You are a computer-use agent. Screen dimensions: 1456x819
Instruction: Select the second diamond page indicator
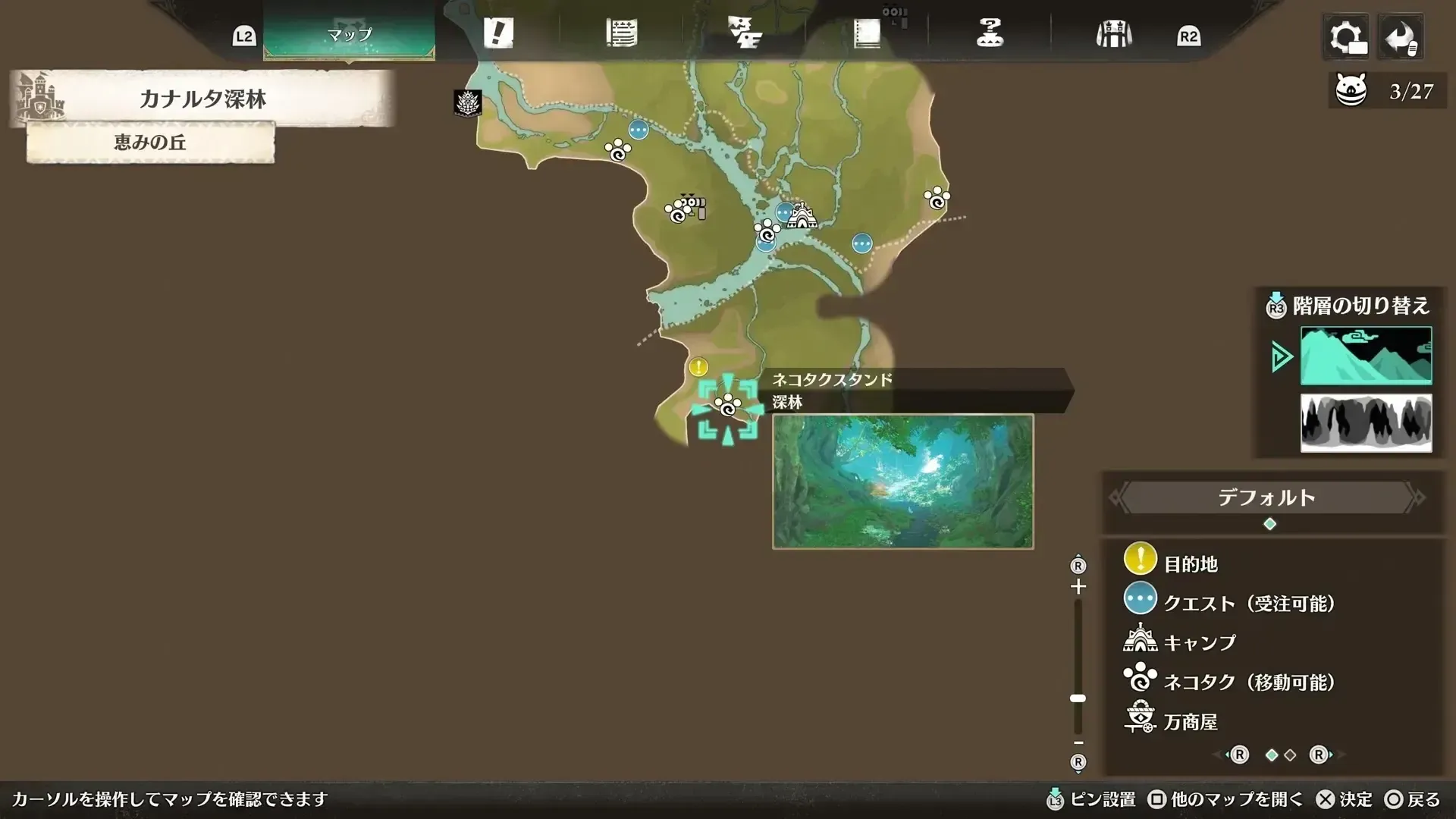click(x=1288, y=755)
